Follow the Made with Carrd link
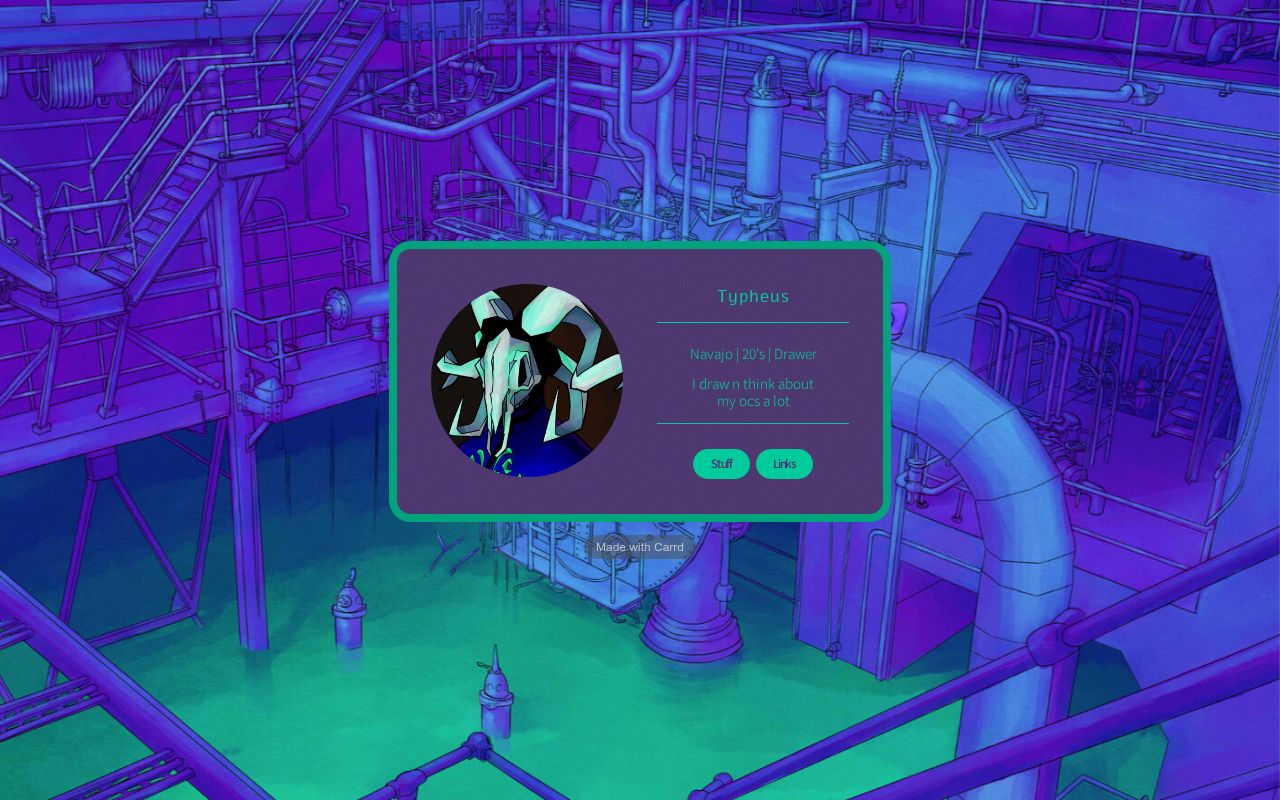 point(640,547)
